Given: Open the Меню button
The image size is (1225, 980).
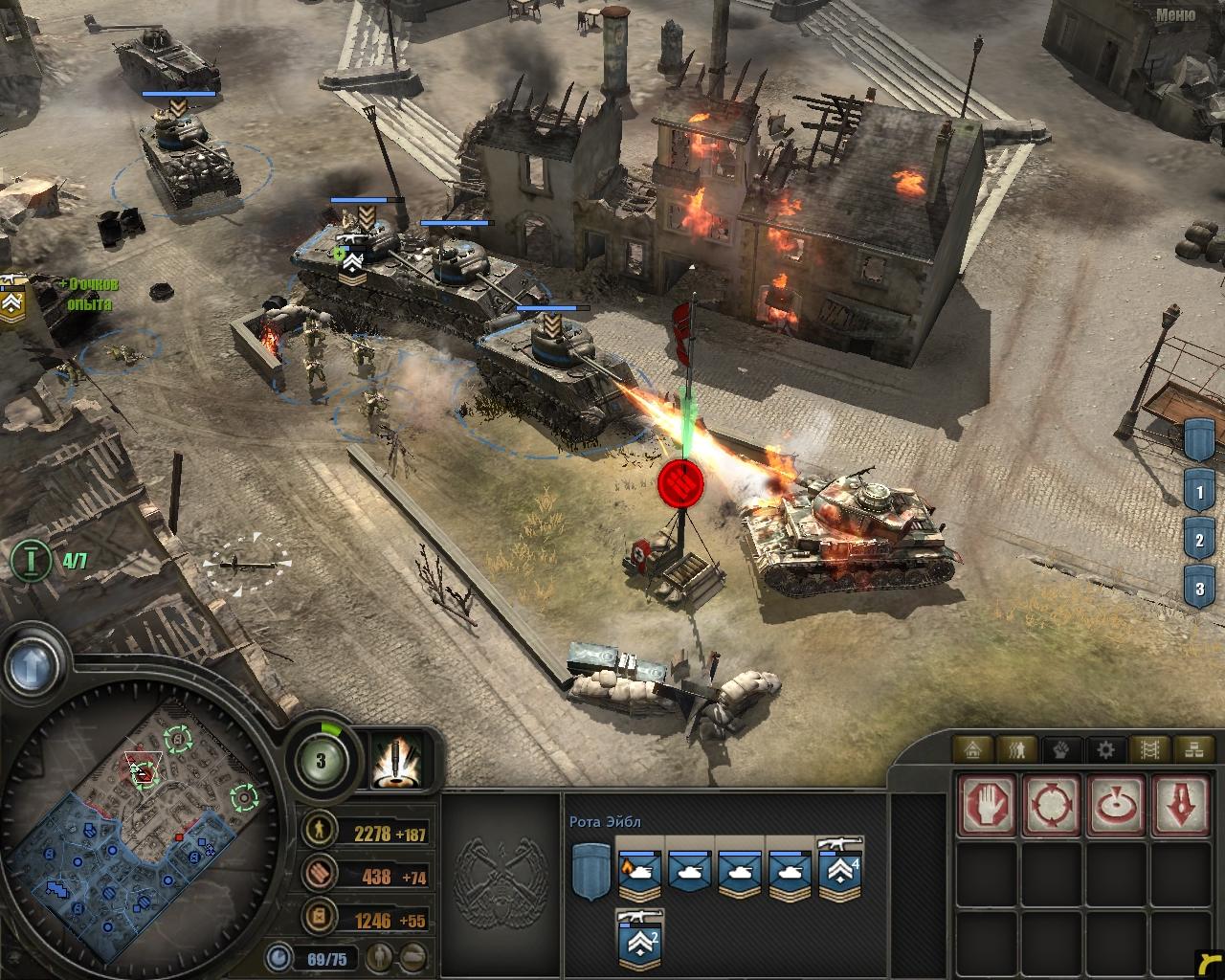Looking at the screenshot, I should (x=1174, y=14).
